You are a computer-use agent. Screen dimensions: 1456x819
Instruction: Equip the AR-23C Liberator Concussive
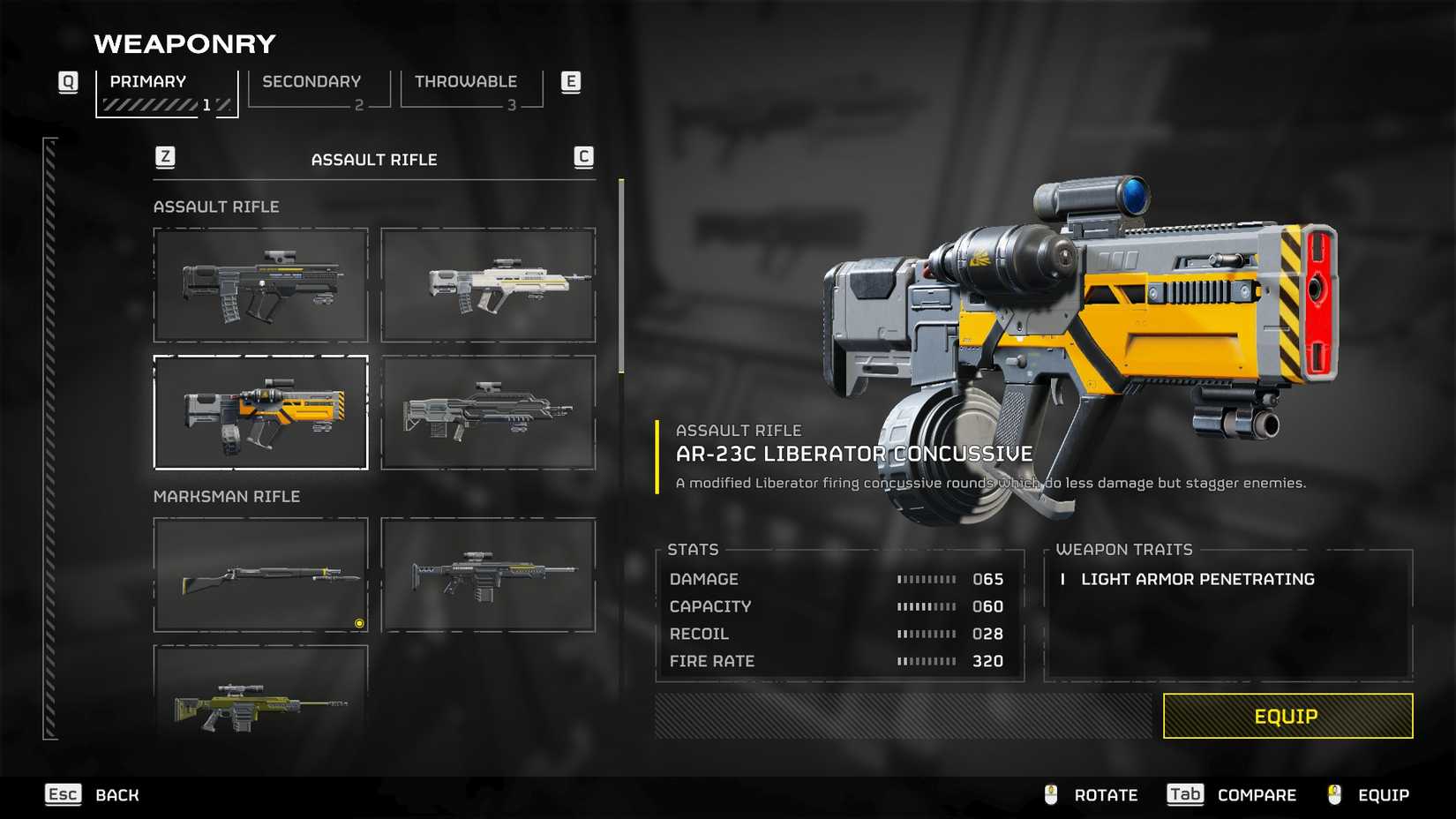[x=1287, y=716]
